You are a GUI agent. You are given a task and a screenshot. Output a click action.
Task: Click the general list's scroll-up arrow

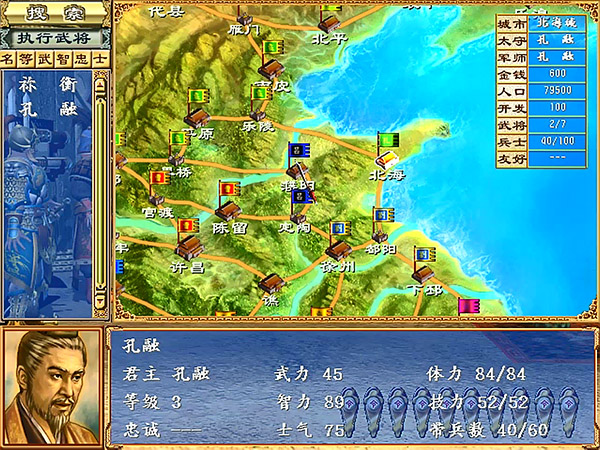101,86
